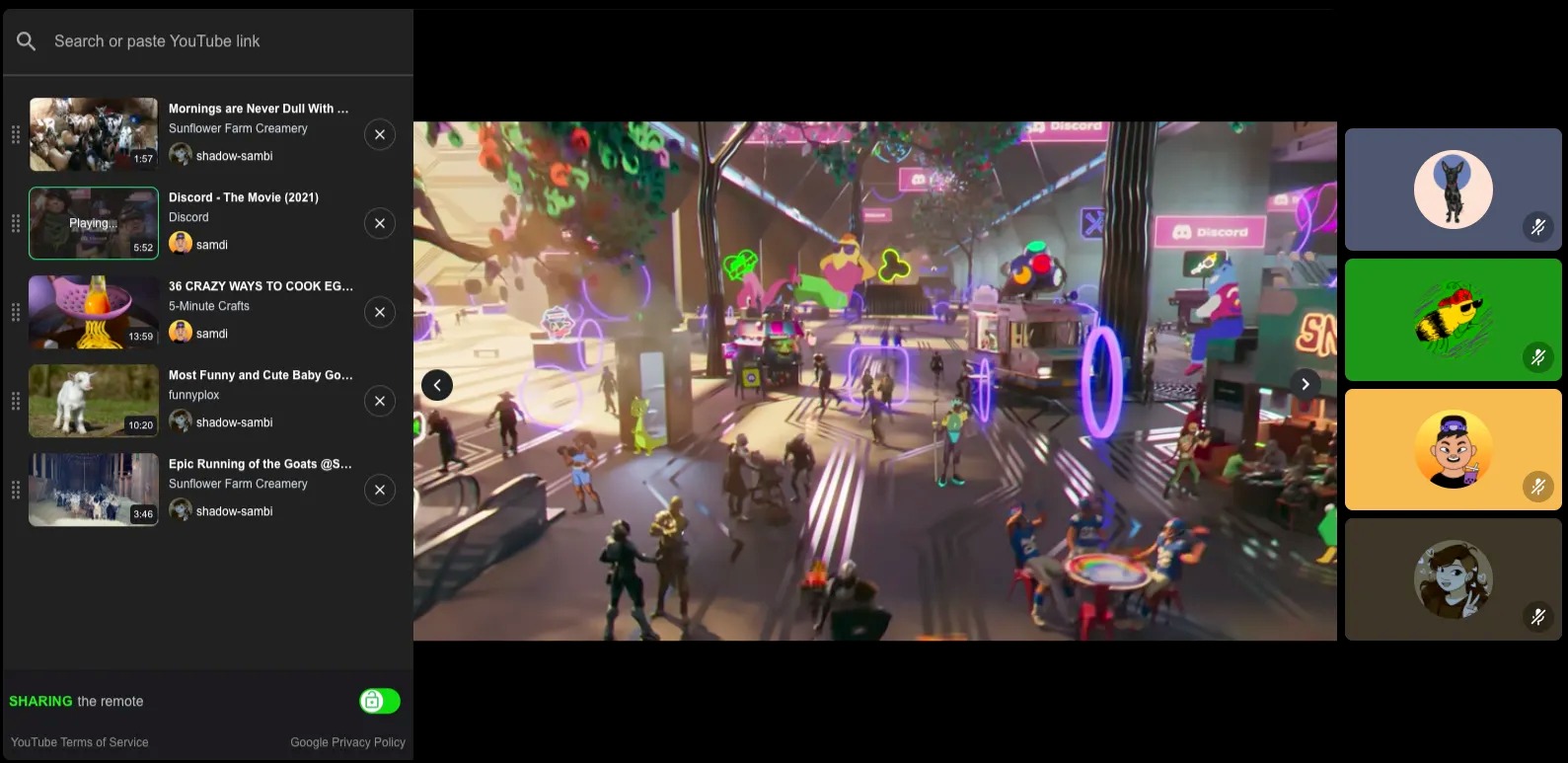Open Google Privacy Policy link

click(x=347, y=742)
